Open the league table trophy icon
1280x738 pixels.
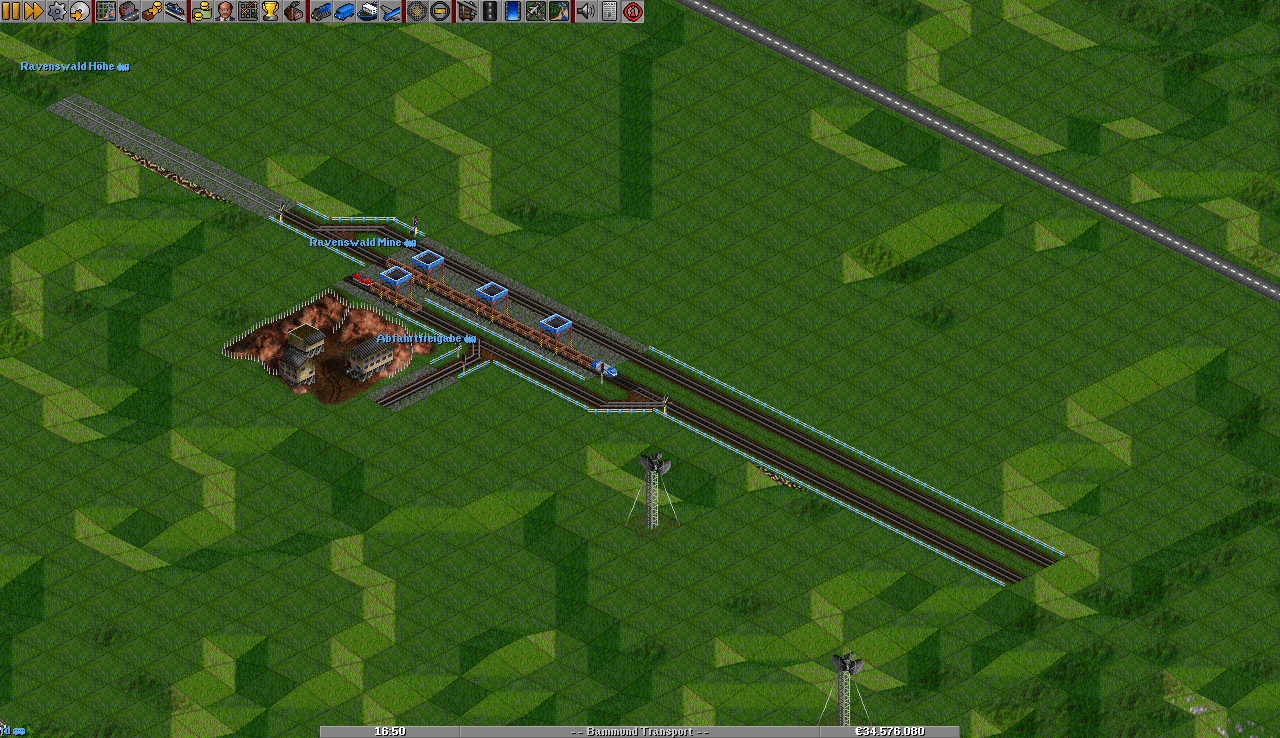270,11
